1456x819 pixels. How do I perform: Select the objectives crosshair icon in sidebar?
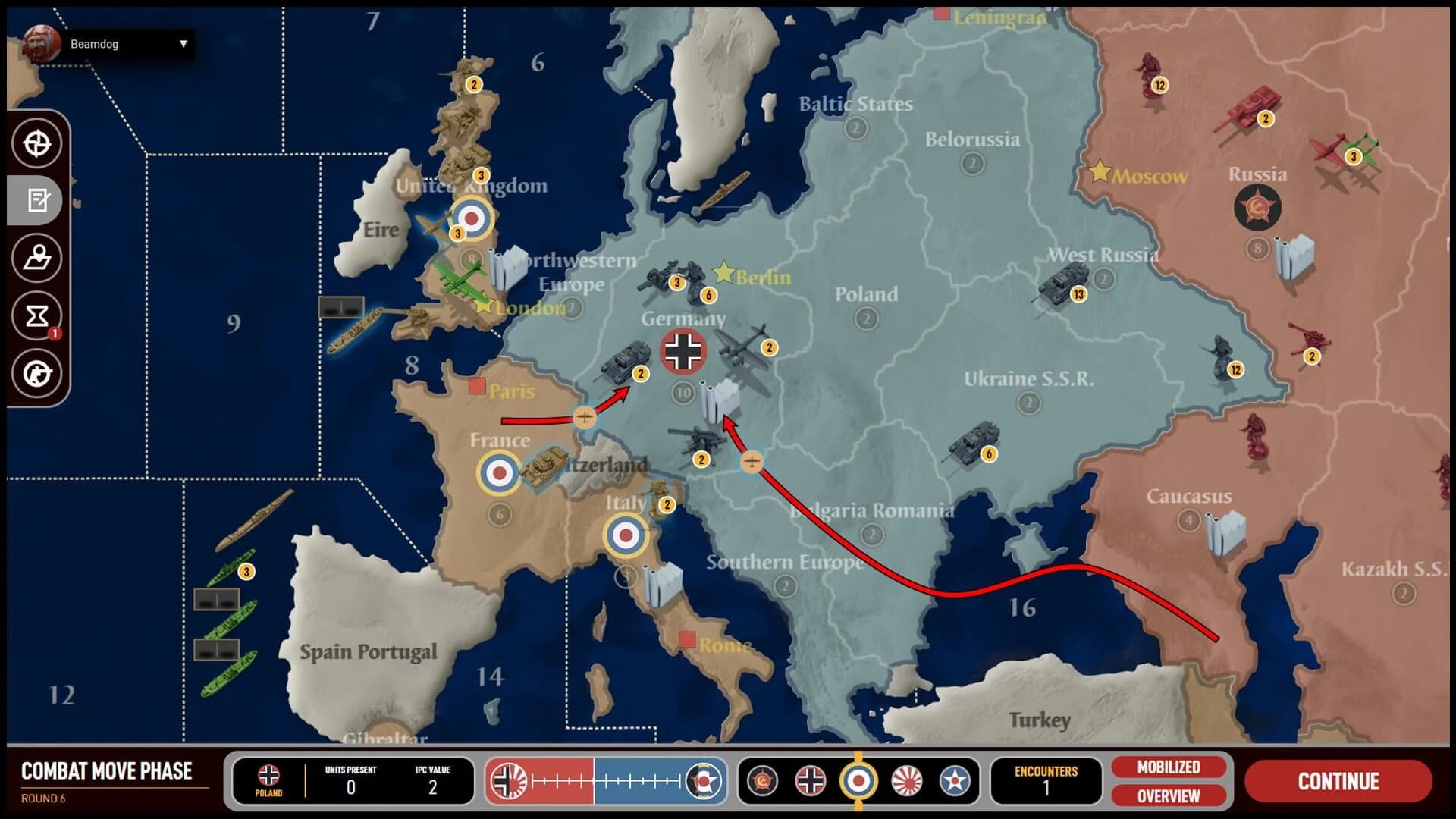point(37,143)
